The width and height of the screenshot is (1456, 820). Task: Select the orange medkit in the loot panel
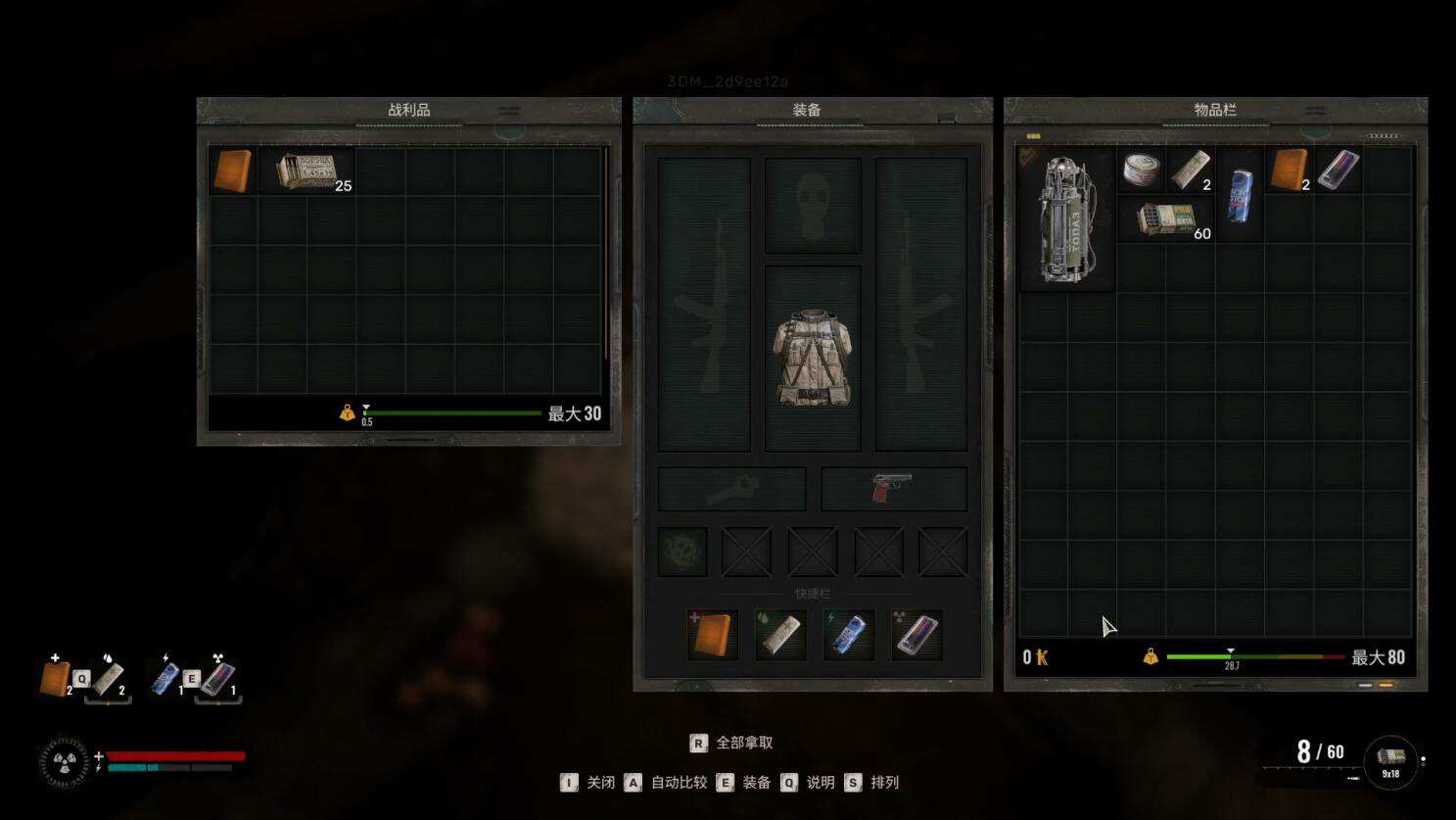click(232, 170)
